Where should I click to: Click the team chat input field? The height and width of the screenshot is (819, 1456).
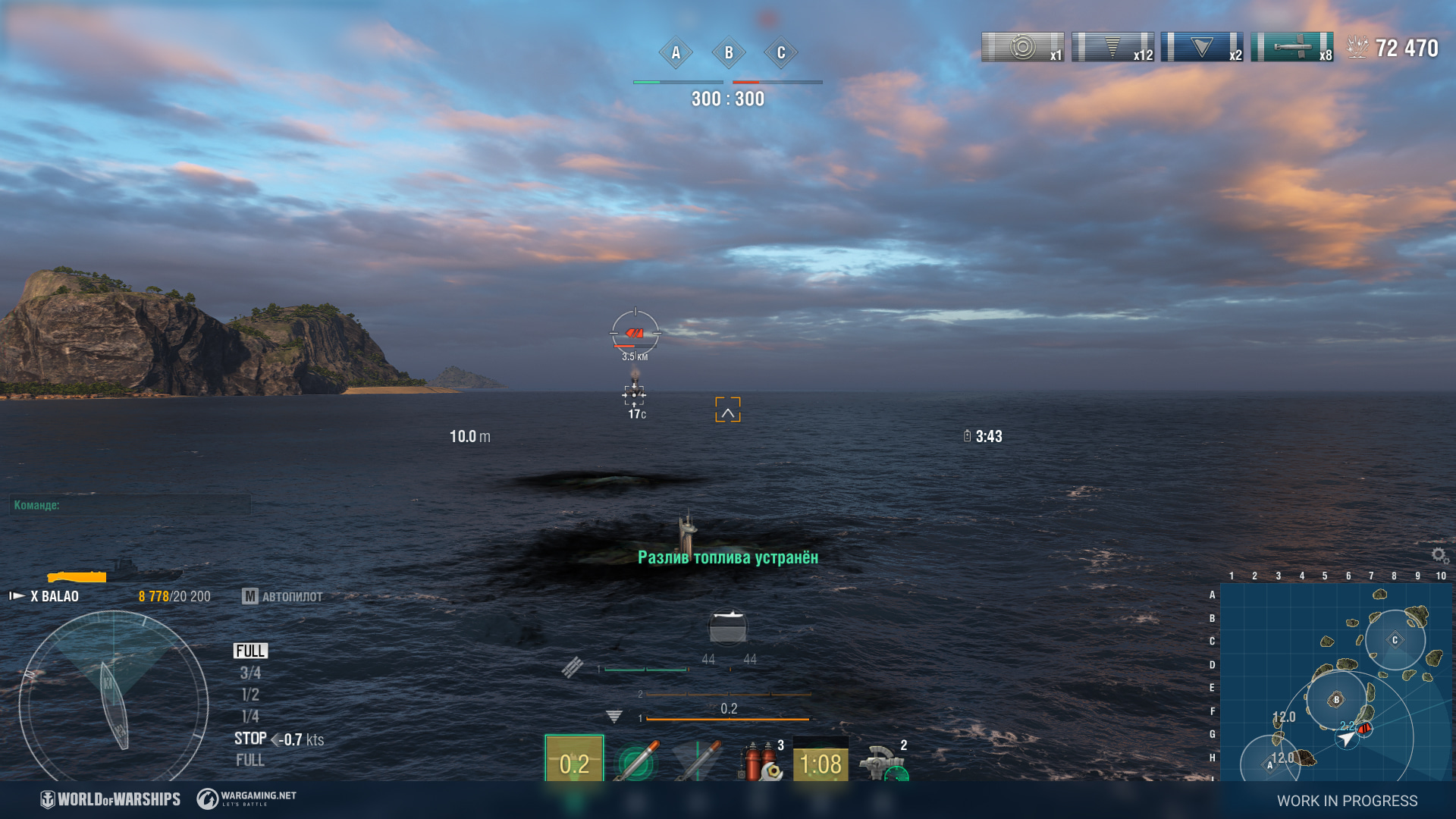pyautogui.click(x=130, y=505)
